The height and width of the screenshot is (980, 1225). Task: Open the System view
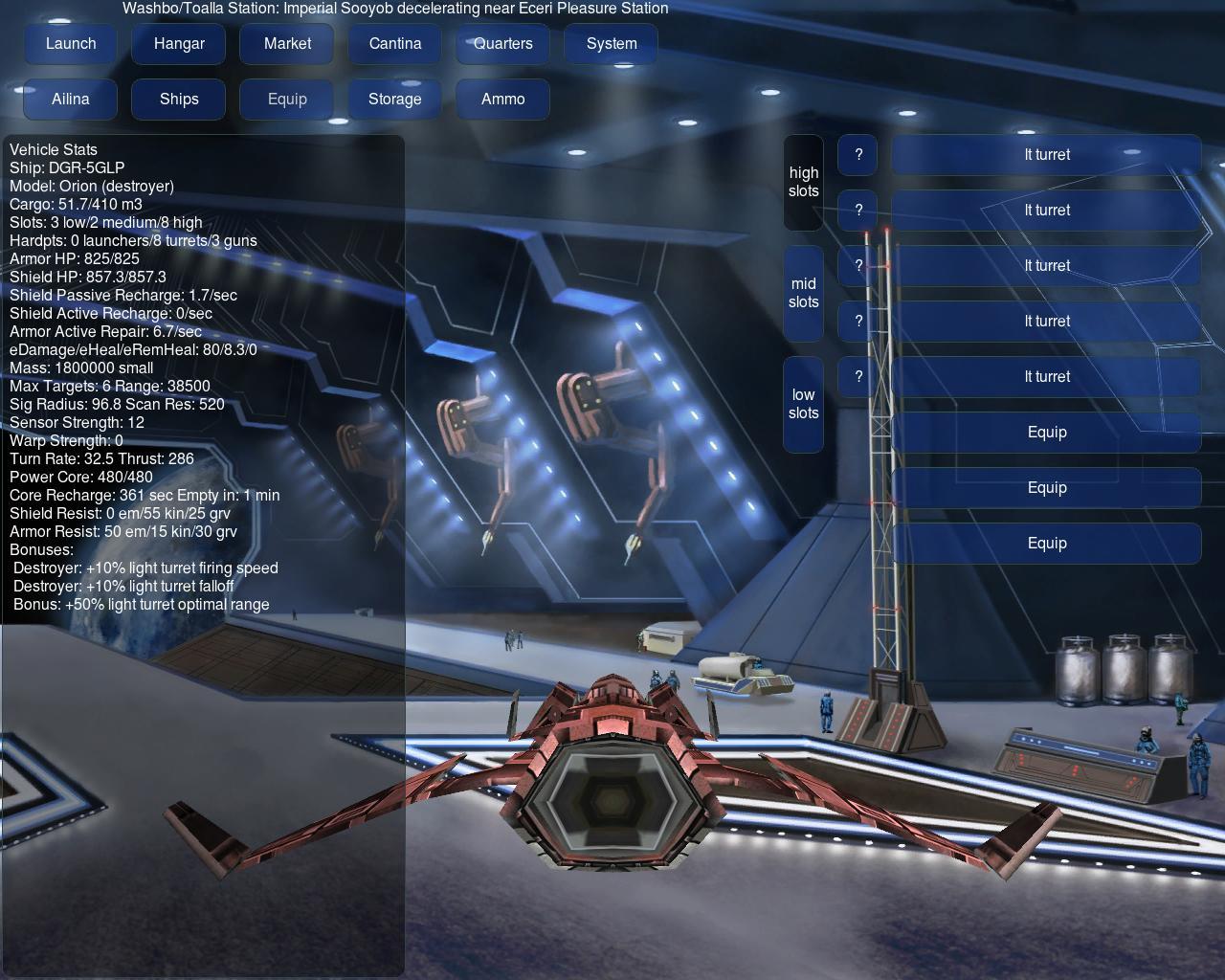(x=612, y=44)
